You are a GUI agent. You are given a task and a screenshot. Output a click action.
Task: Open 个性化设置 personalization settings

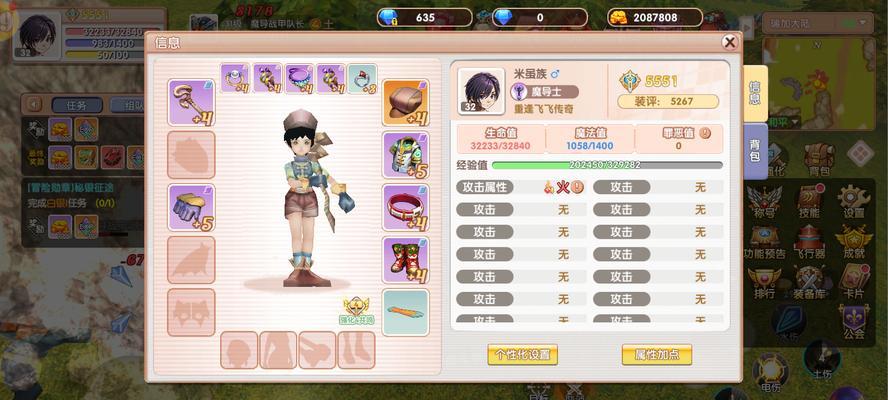click(x=522, y=354)
